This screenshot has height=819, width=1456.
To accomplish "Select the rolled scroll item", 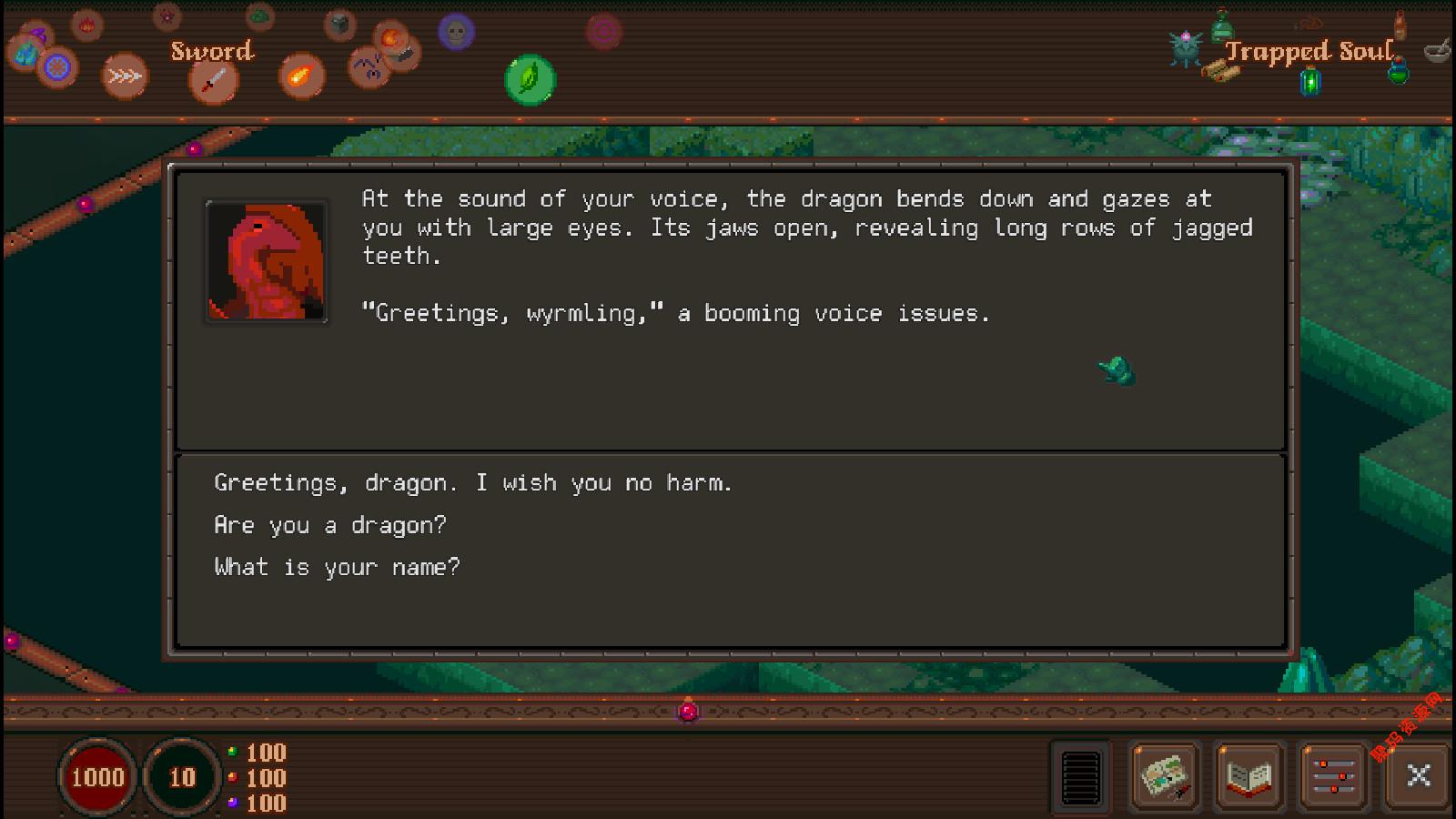I will (x=1220, y=71).
